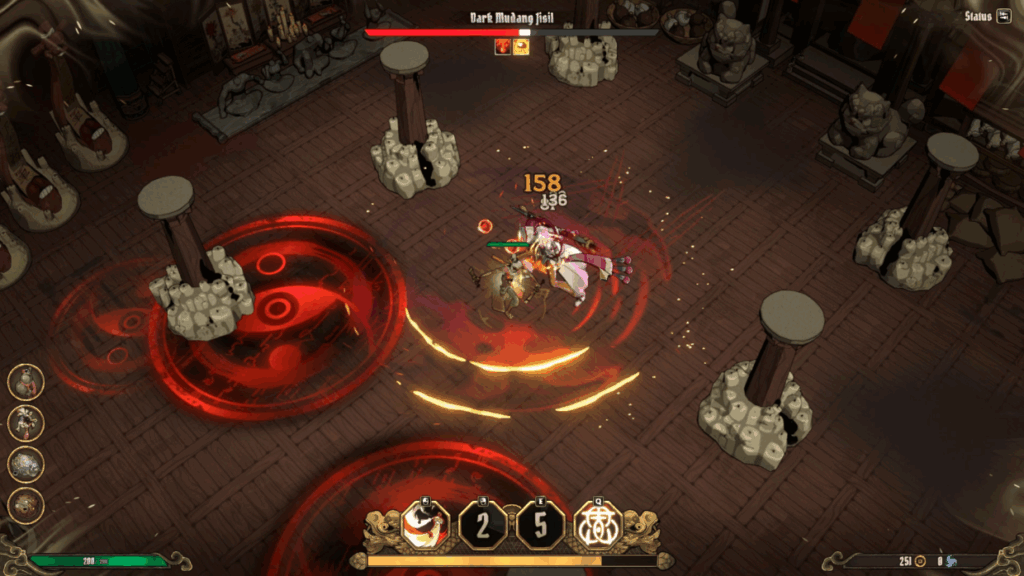Screen dimensions: 1024x576
Task: Inspect the orange status effect icon on boss
Action: pos(521,46)
